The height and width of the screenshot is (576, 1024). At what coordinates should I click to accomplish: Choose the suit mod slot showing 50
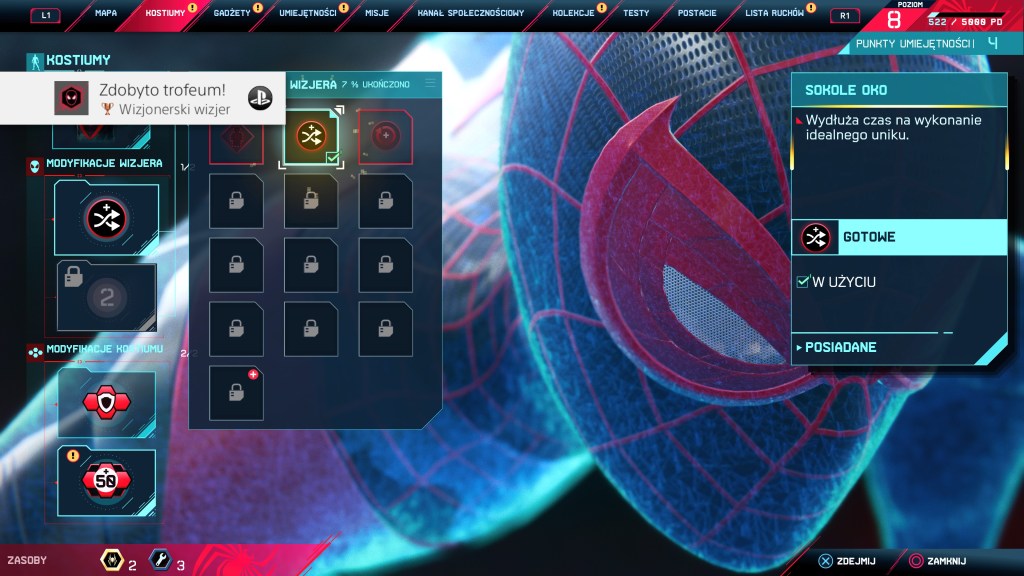pyautogui.click(x=106, y=481)
